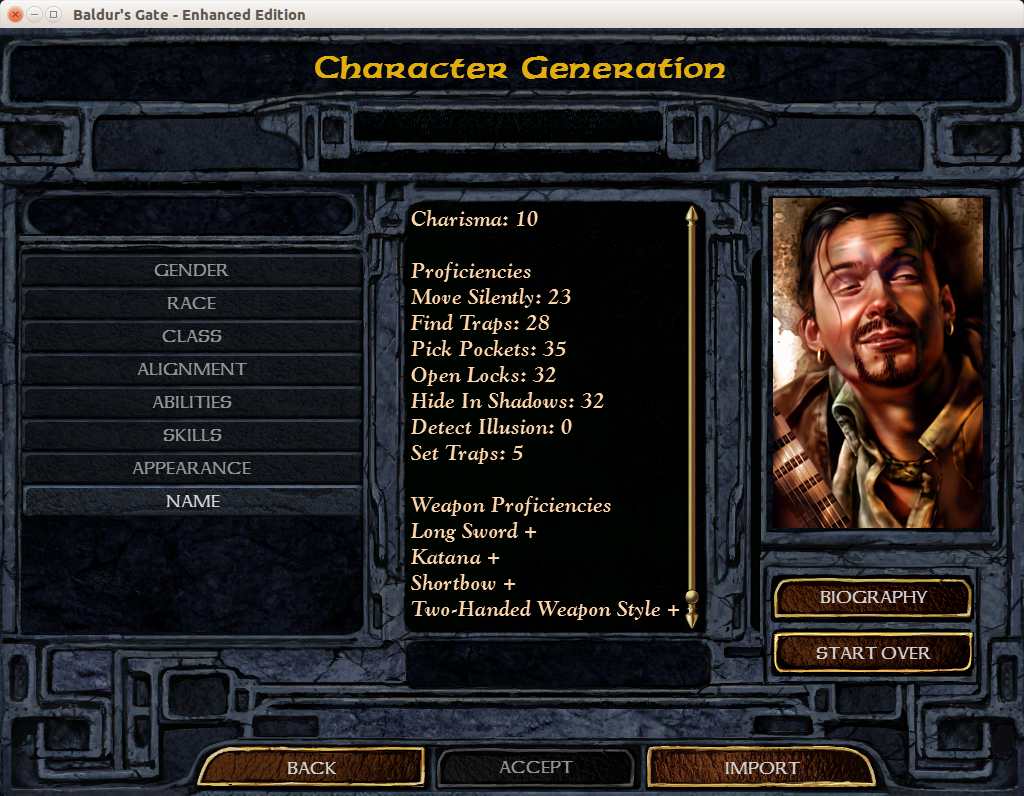This screenshot has height=796, width=1024.
Task: Open the Alignment option
Action: click(191, 369)
